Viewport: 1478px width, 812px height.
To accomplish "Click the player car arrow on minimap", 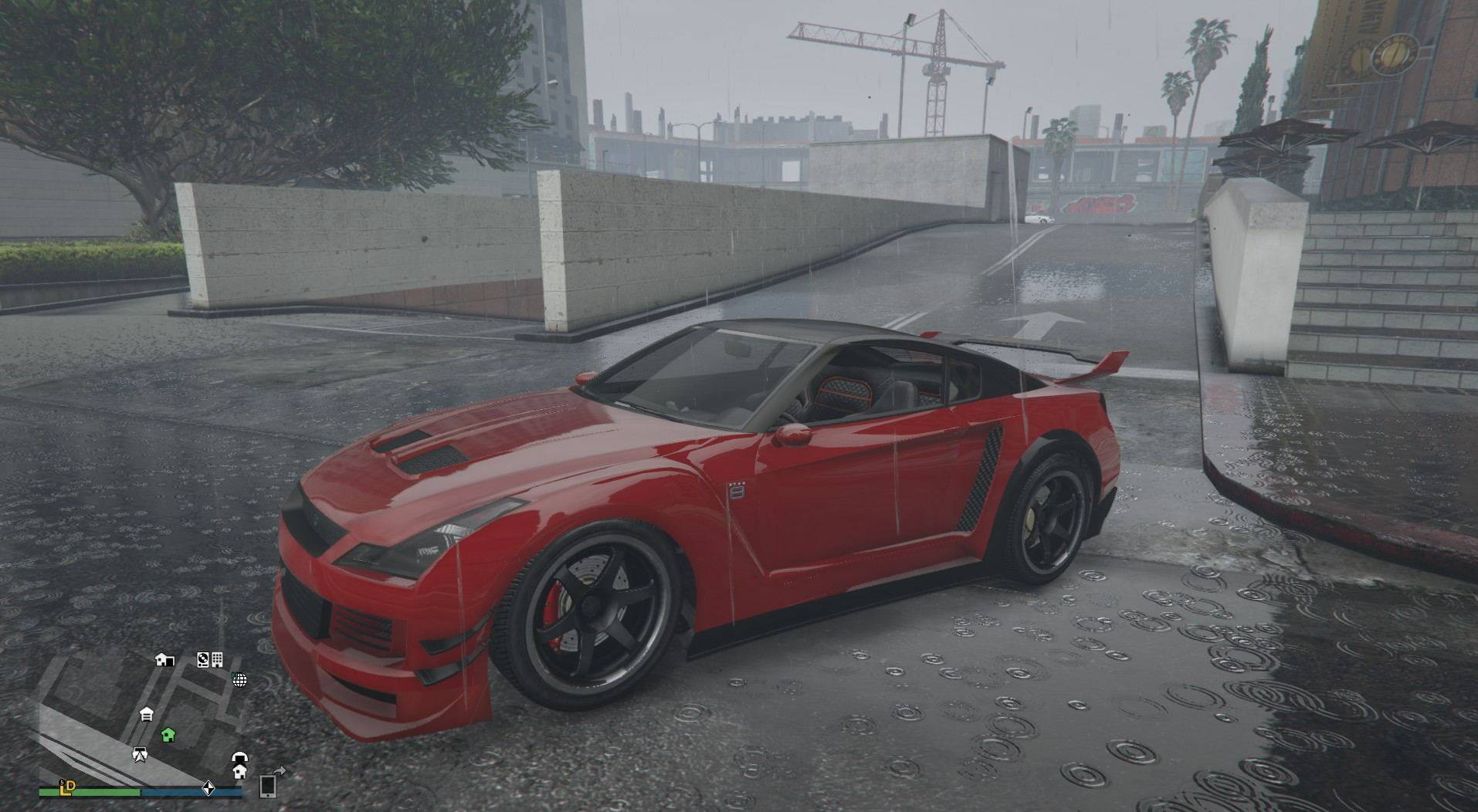I will coord(140,754).
